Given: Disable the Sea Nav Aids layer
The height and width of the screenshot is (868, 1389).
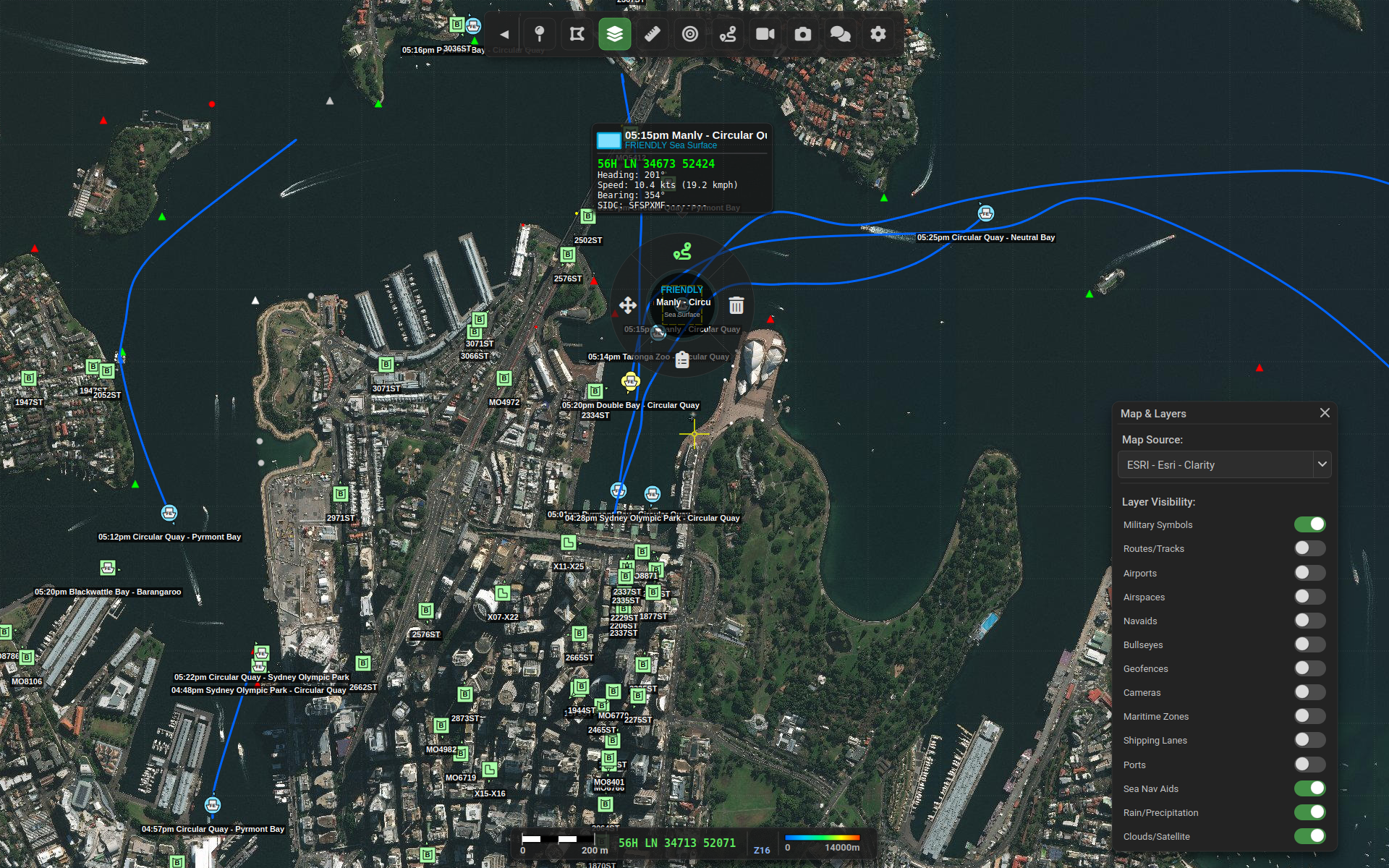Looking at the screenshot, I should point(1309,788).
